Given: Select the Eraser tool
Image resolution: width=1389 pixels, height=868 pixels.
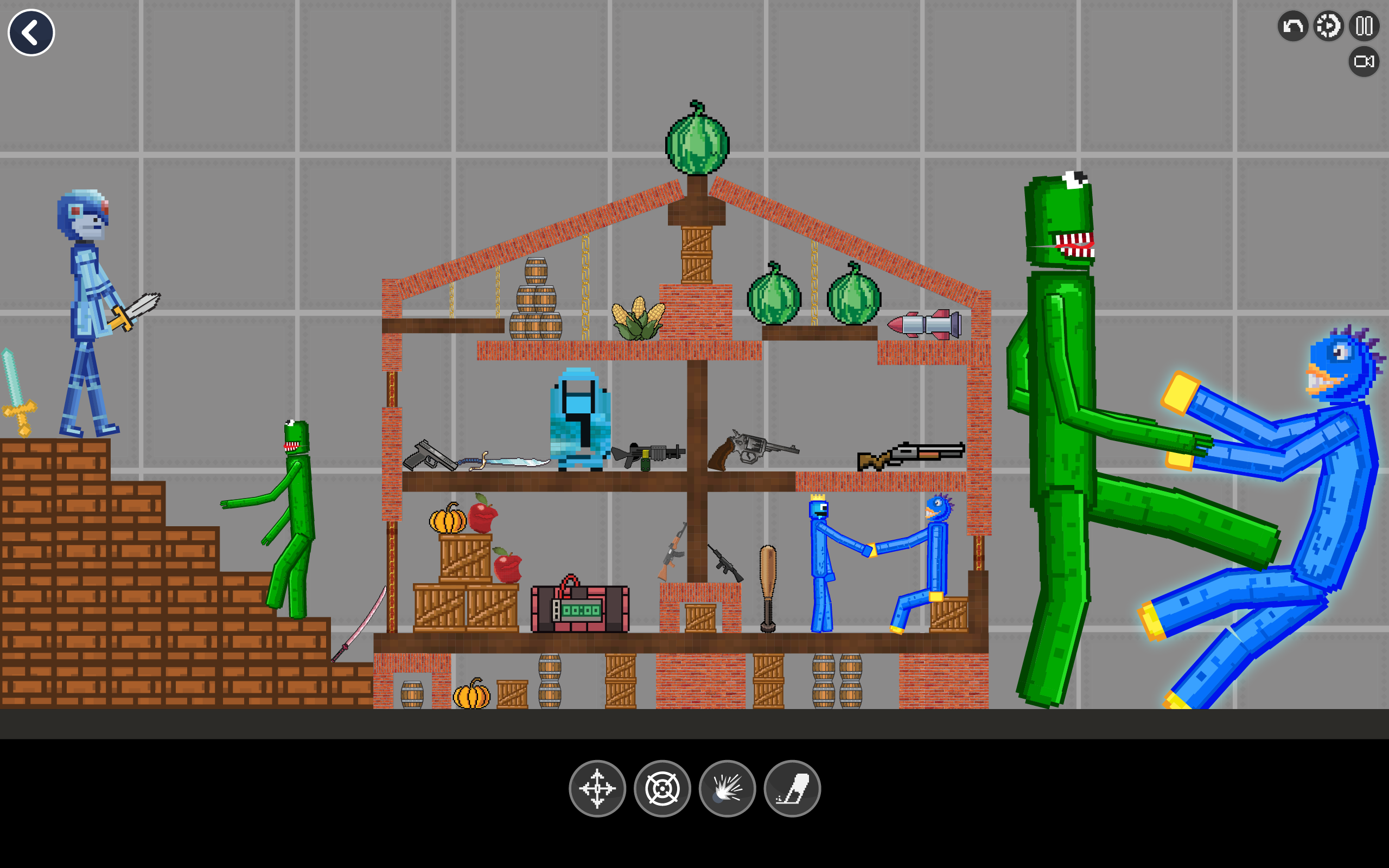Looking at the screenshot, I should tap(792, 789).
